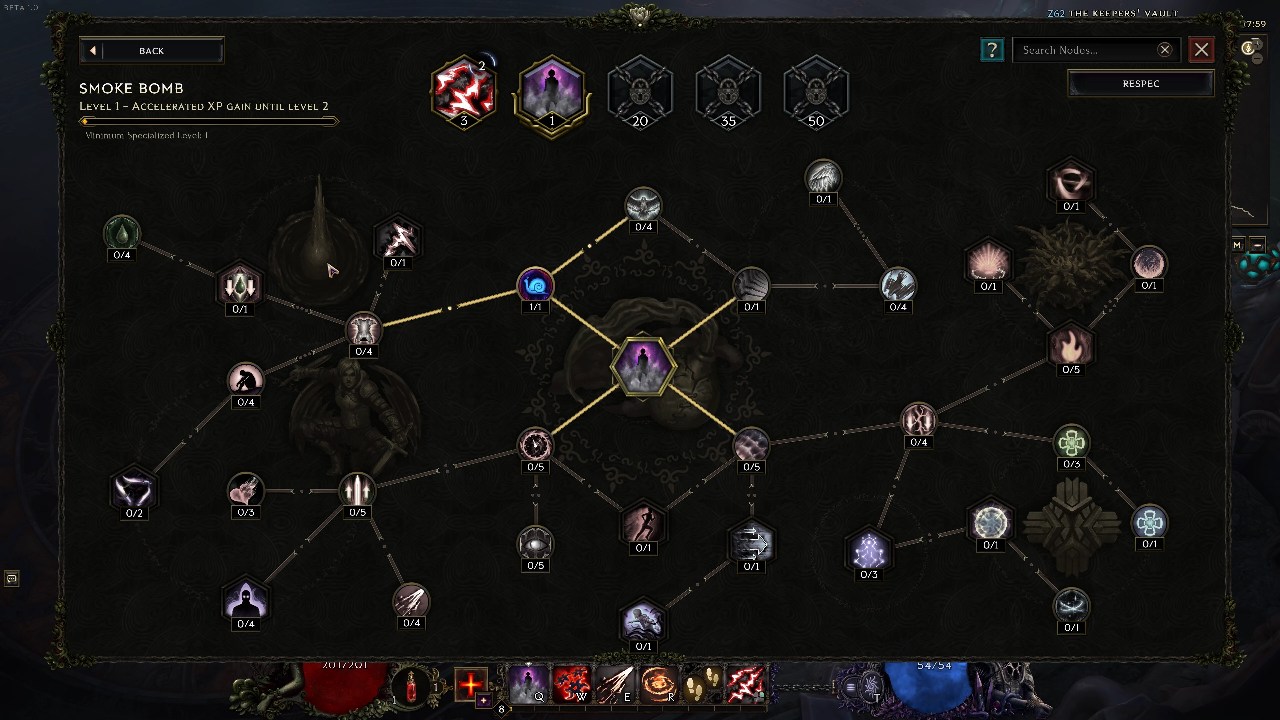The image size is (1280, 720).
Task: Allocate the clock node below-left of center
Action: [535, 445]
